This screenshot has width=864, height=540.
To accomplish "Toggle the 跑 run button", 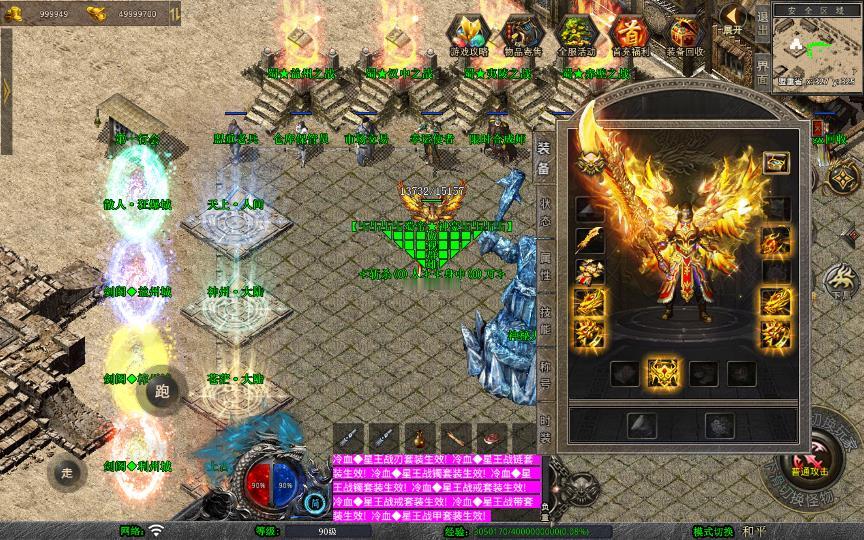I will click(163, 391).
